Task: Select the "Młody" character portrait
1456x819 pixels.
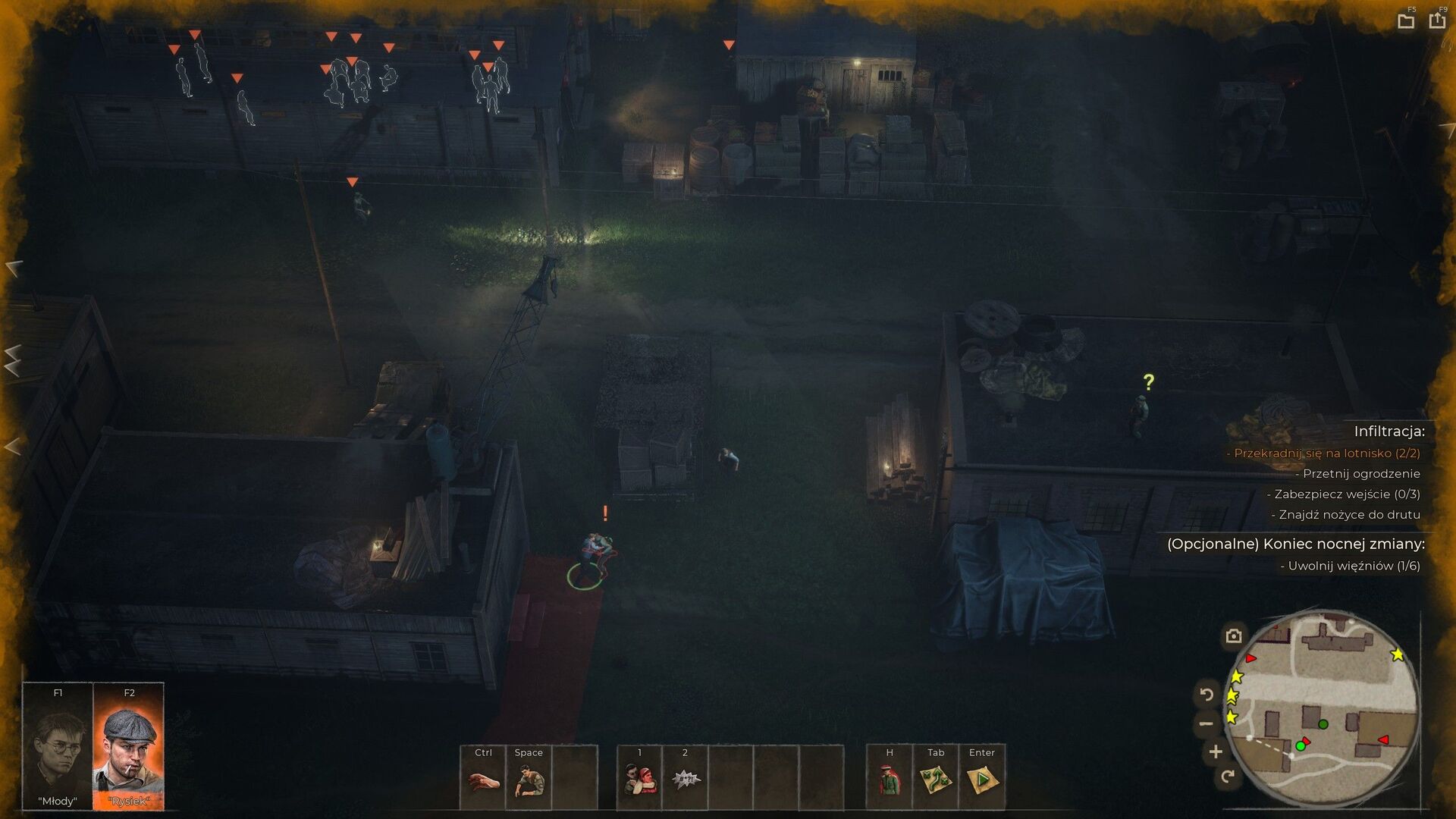Action: [58, 747]
